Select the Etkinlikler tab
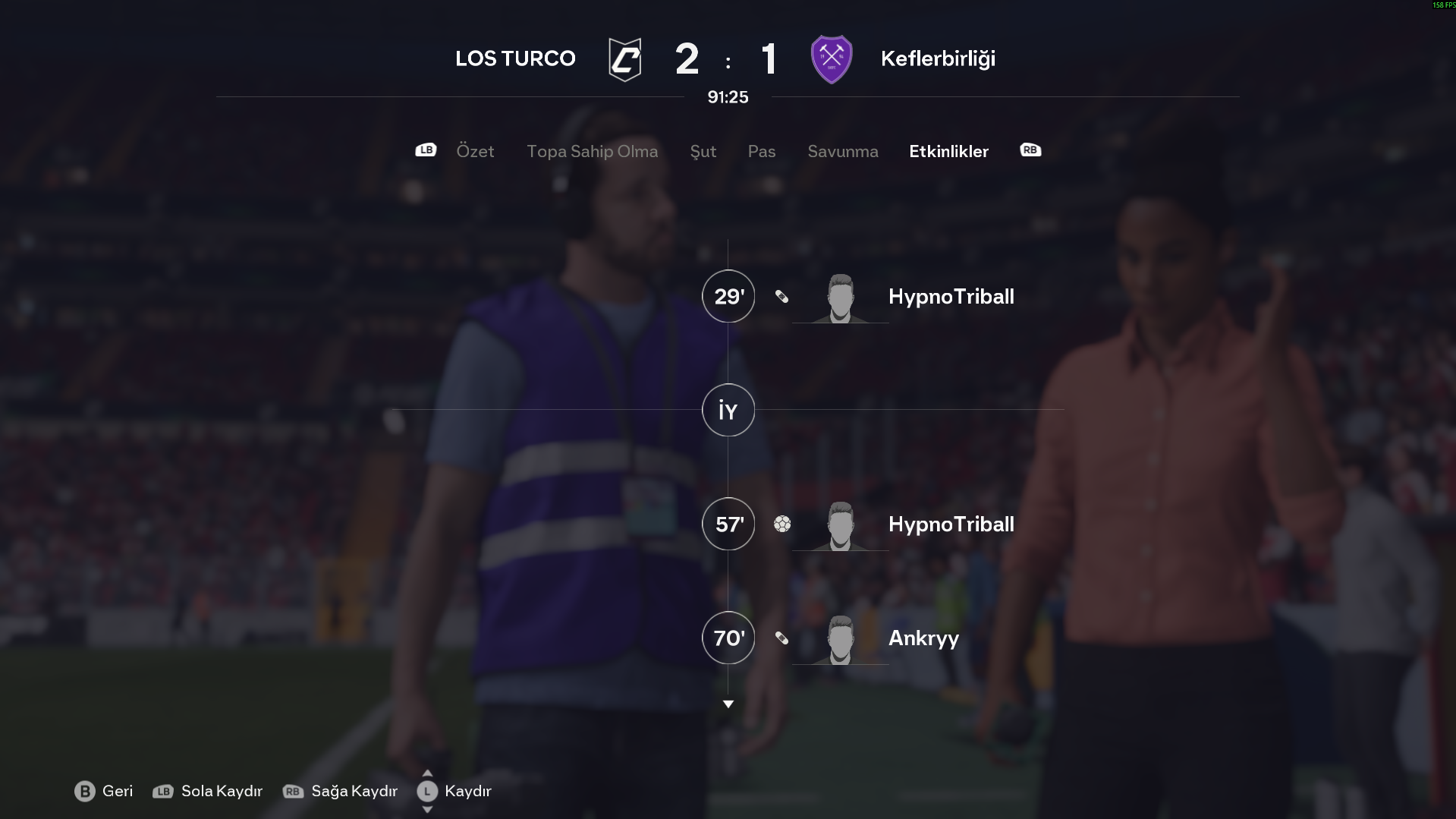 tap(948, 151)
